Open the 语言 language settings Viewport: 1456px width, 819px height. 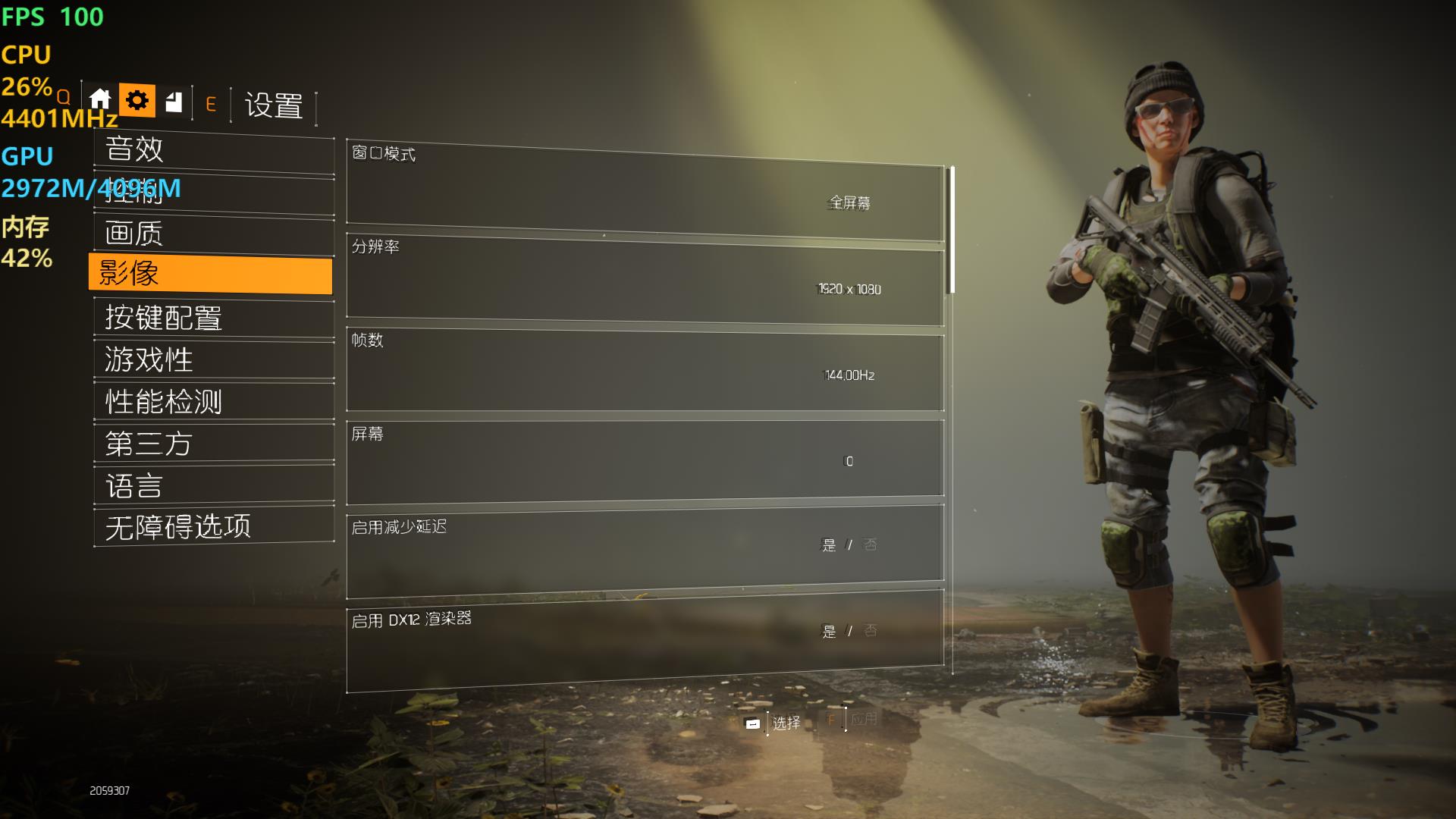click(213, 485)
